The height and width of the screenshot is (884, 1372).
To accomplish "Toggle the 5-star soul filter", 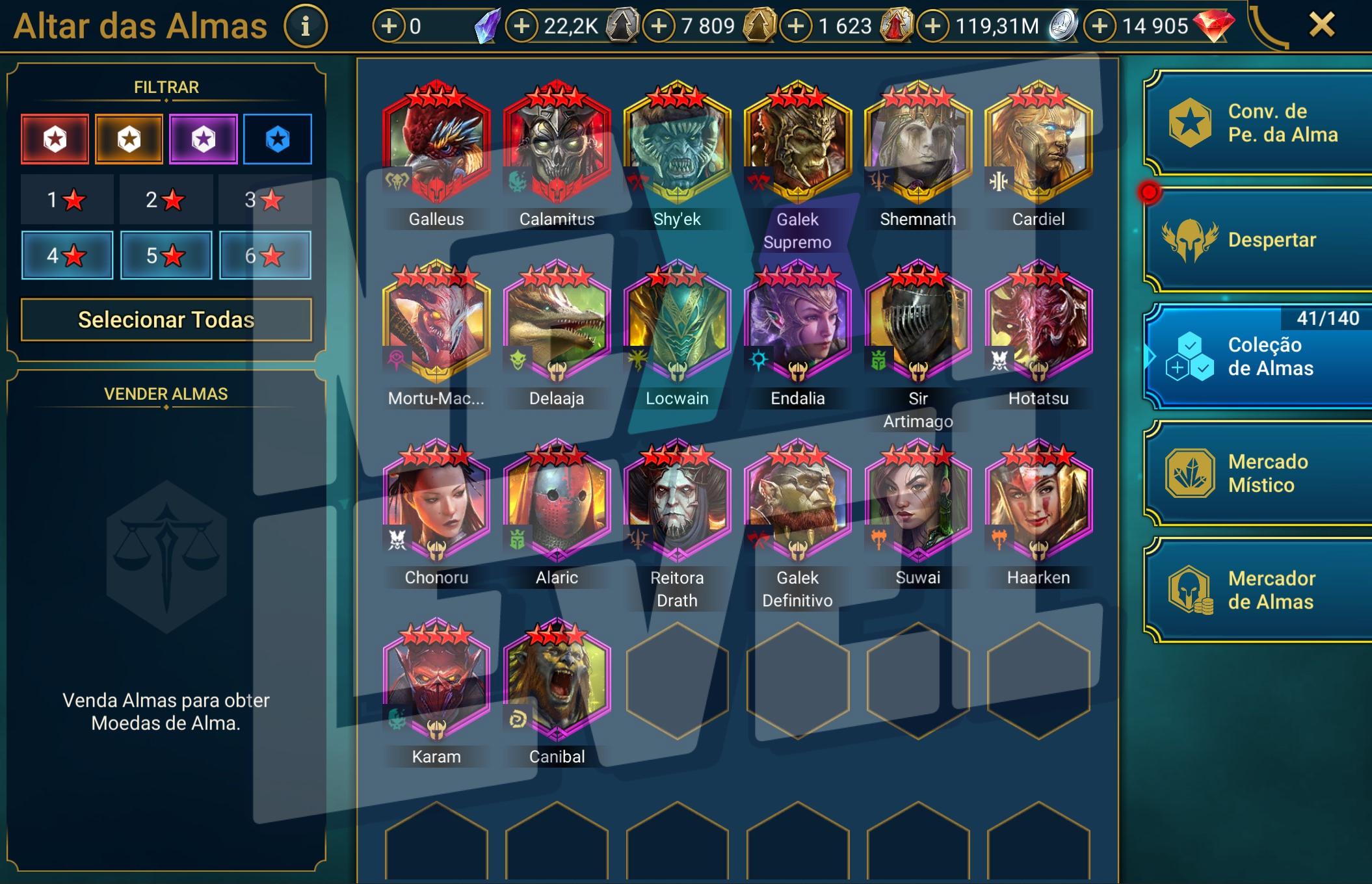I will point(166,255).
